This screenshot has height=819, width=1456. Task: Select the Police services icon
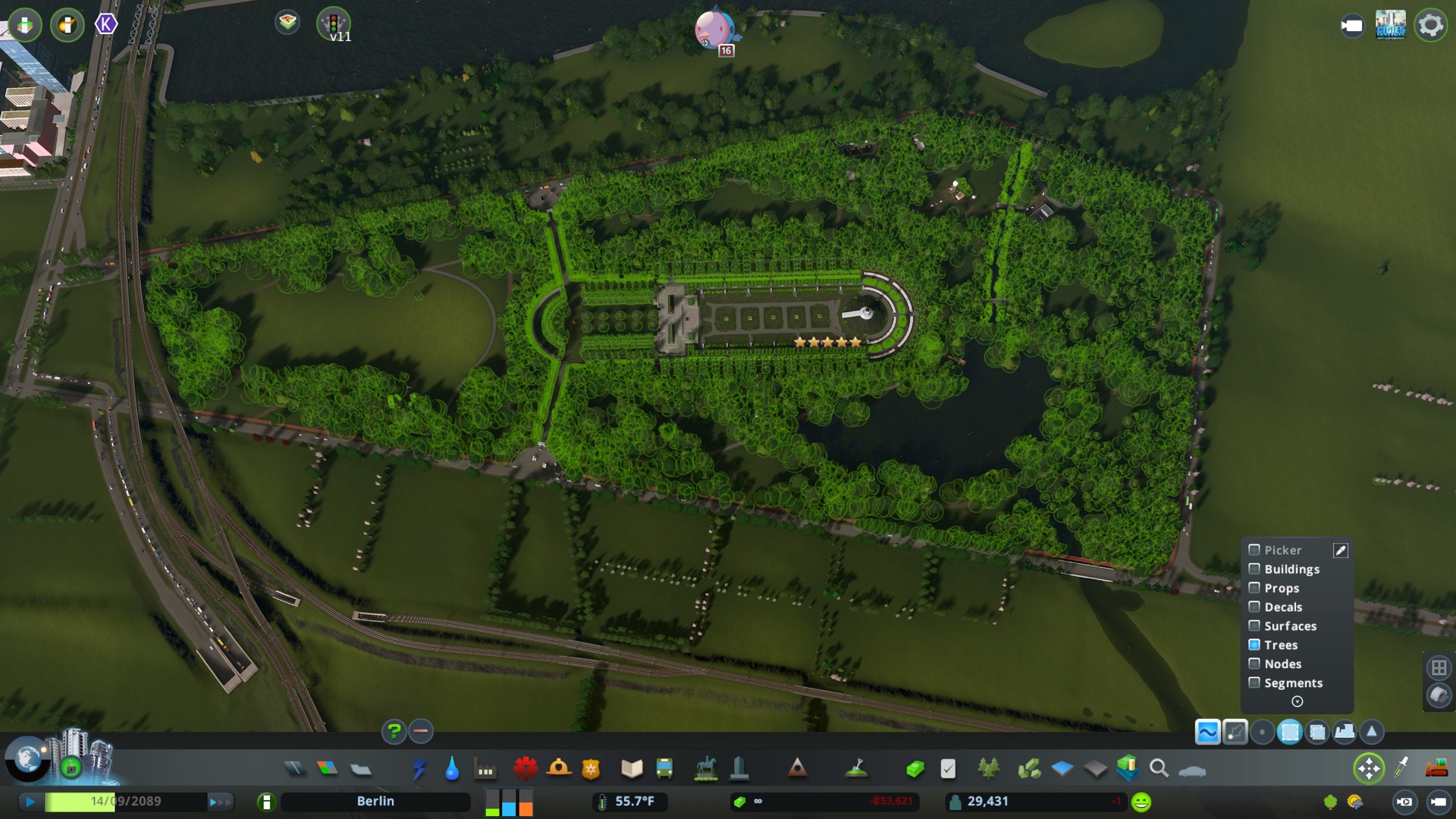[590, 768]
